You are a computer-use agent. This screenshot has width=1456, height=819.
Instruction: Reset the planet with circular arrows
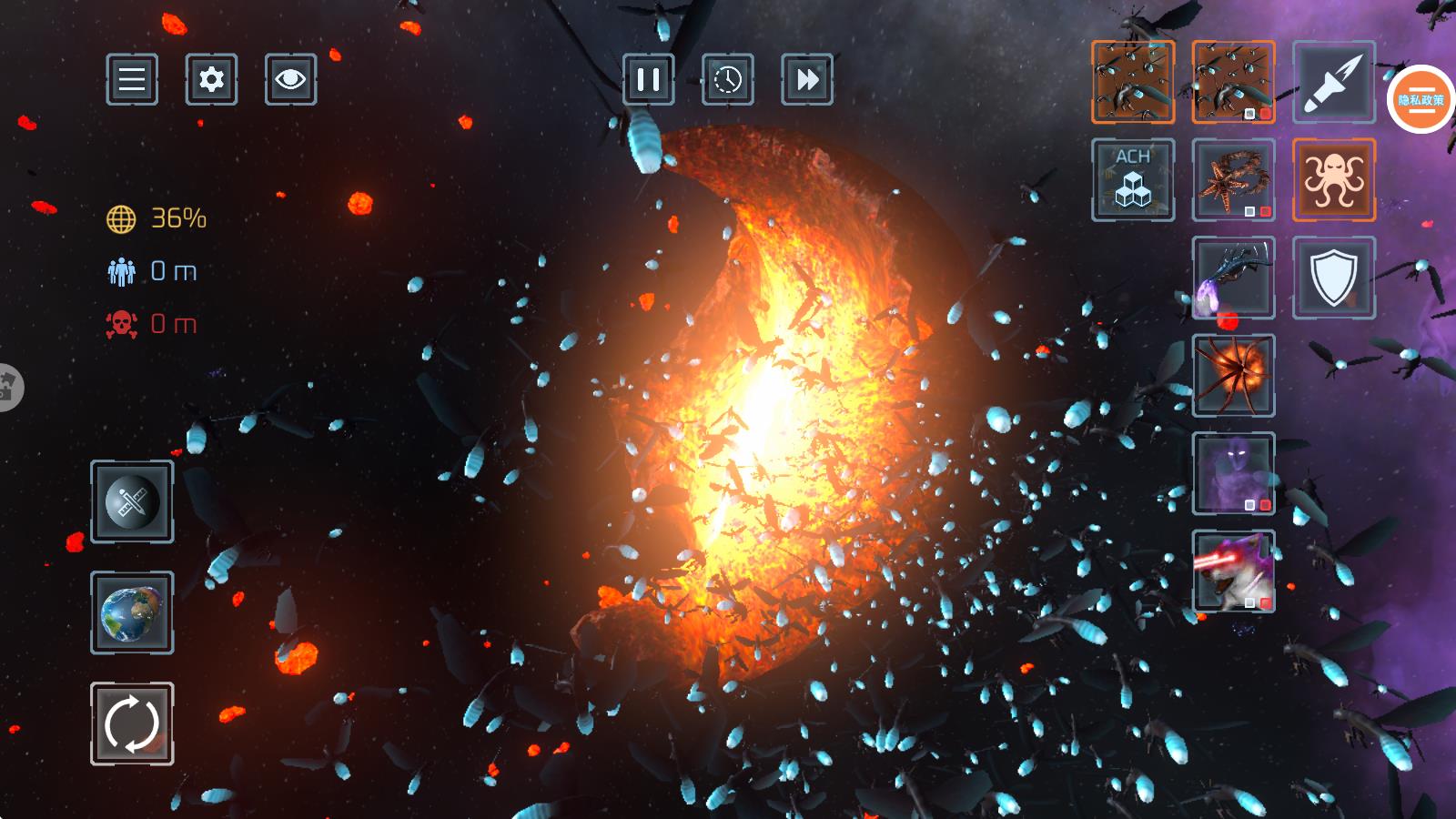132,723
